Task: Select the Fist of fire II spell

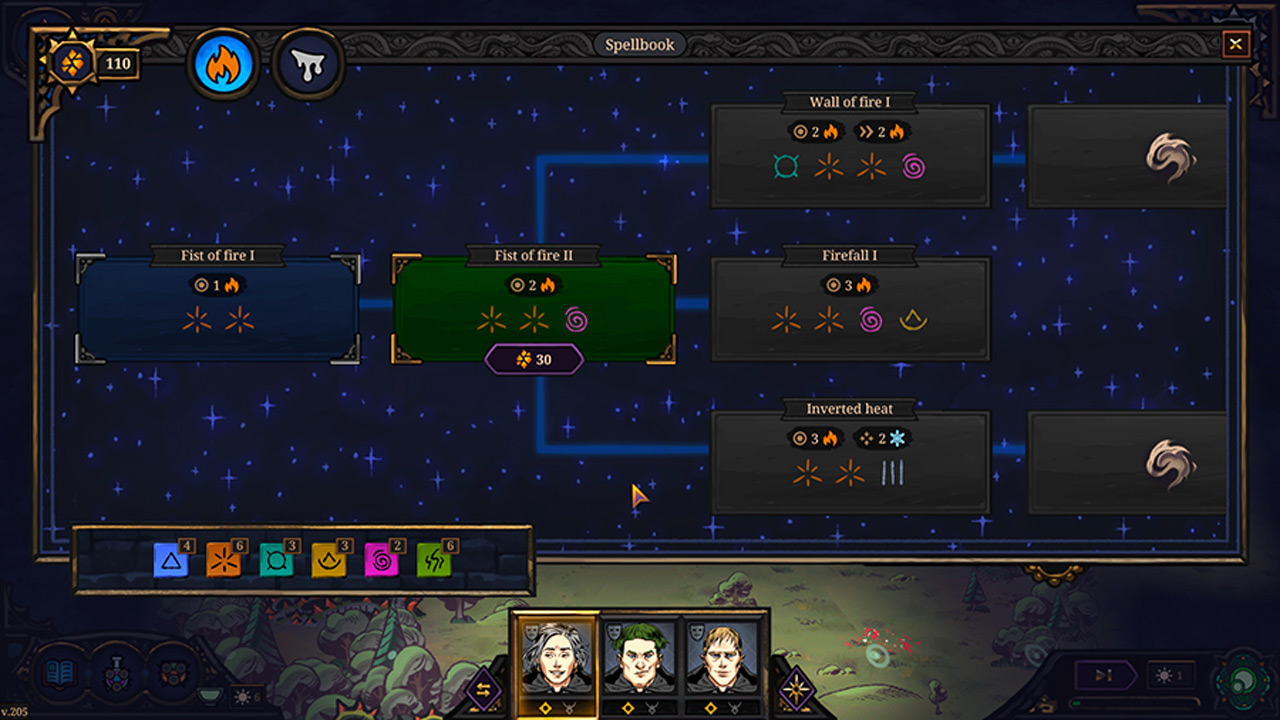Action: click(534, 306)
